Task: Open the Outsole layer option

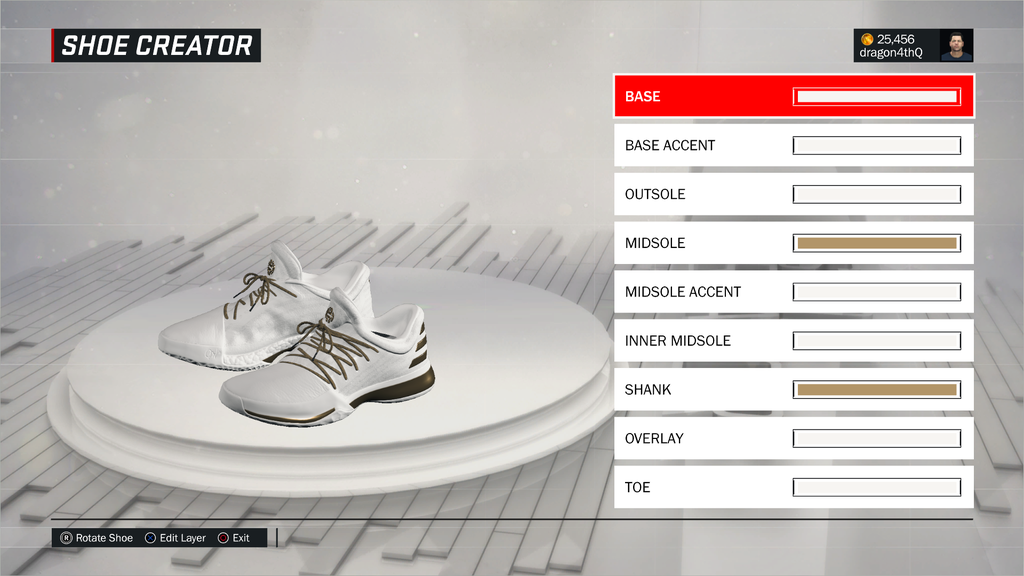Action: [793, 194]
